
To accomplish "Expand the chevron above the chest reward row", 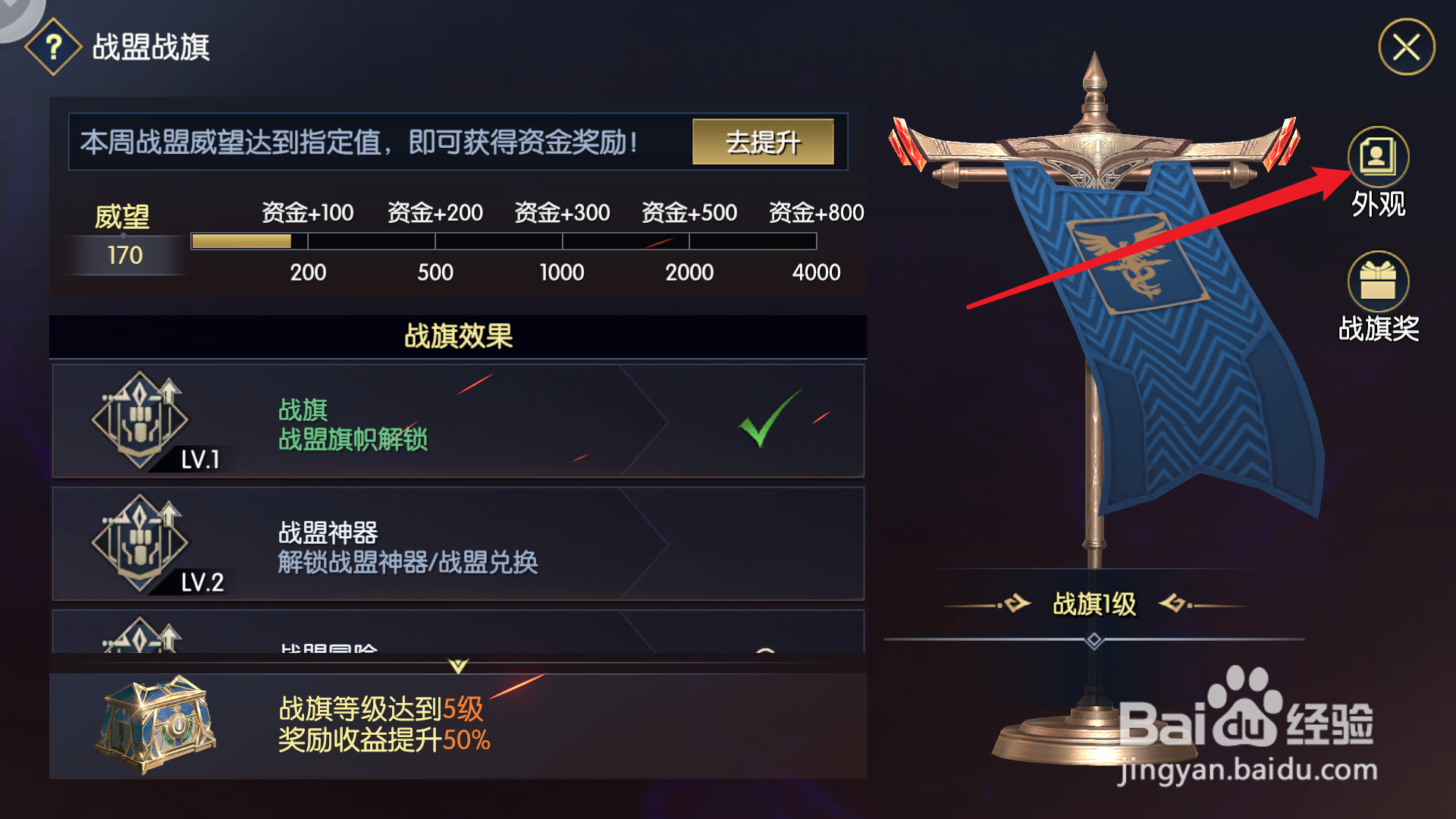I will 457,666.
